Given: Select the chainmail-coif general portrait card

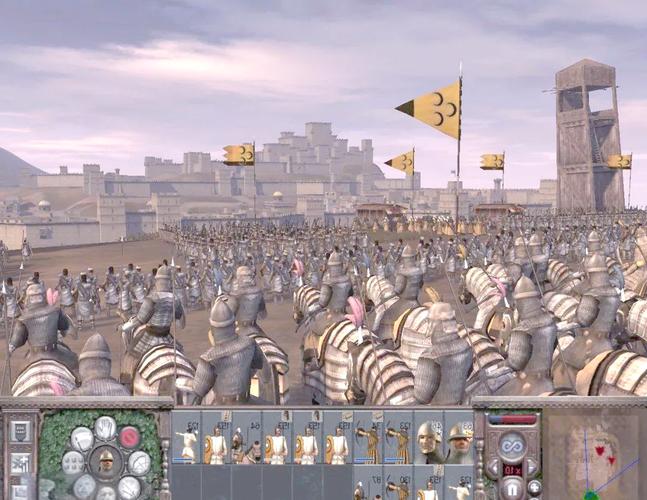Looking at the screenshot, I should point(429,442).
